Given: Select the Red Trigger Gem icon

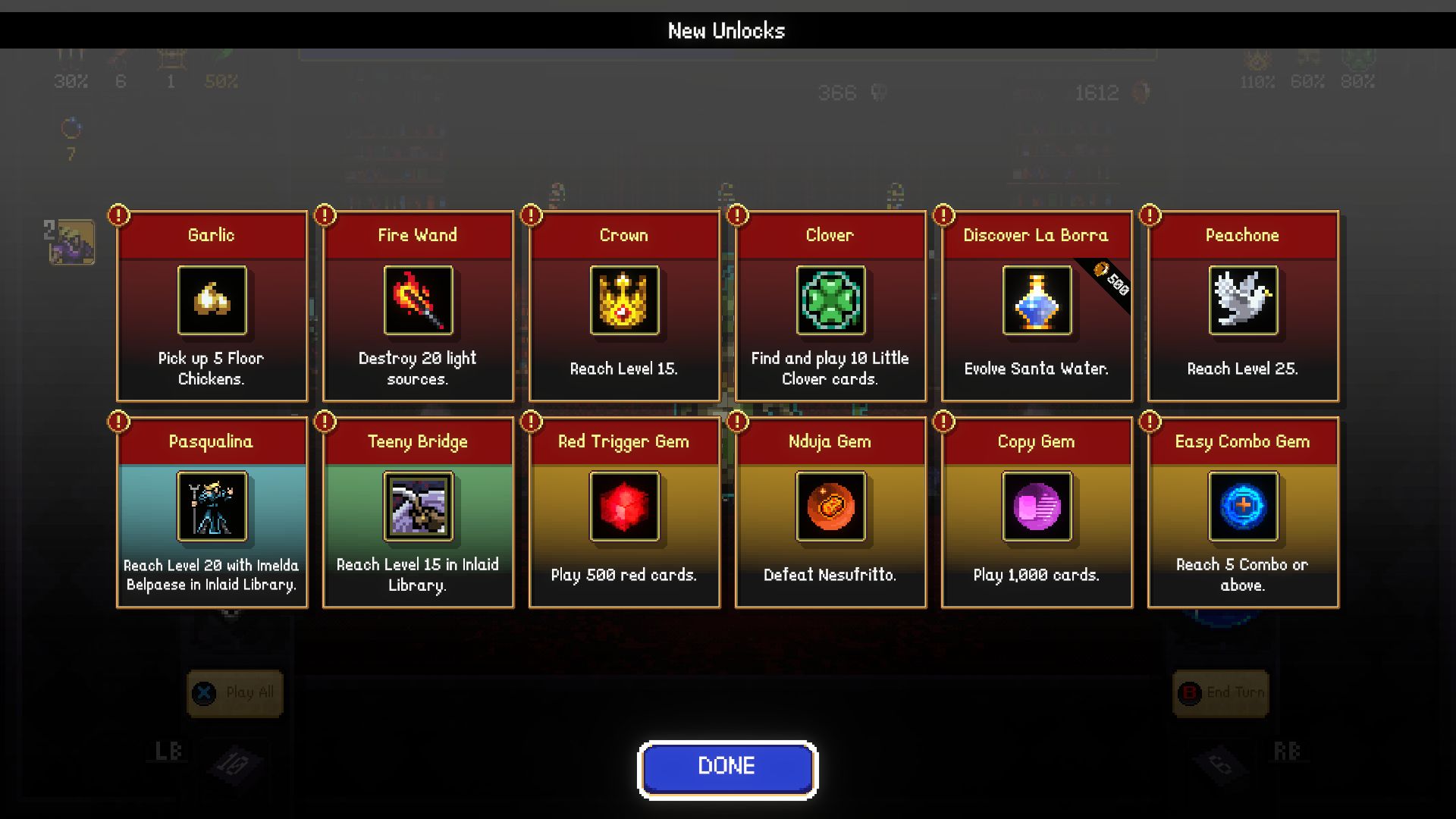Looking at the screenshot, I should point(623,508).
